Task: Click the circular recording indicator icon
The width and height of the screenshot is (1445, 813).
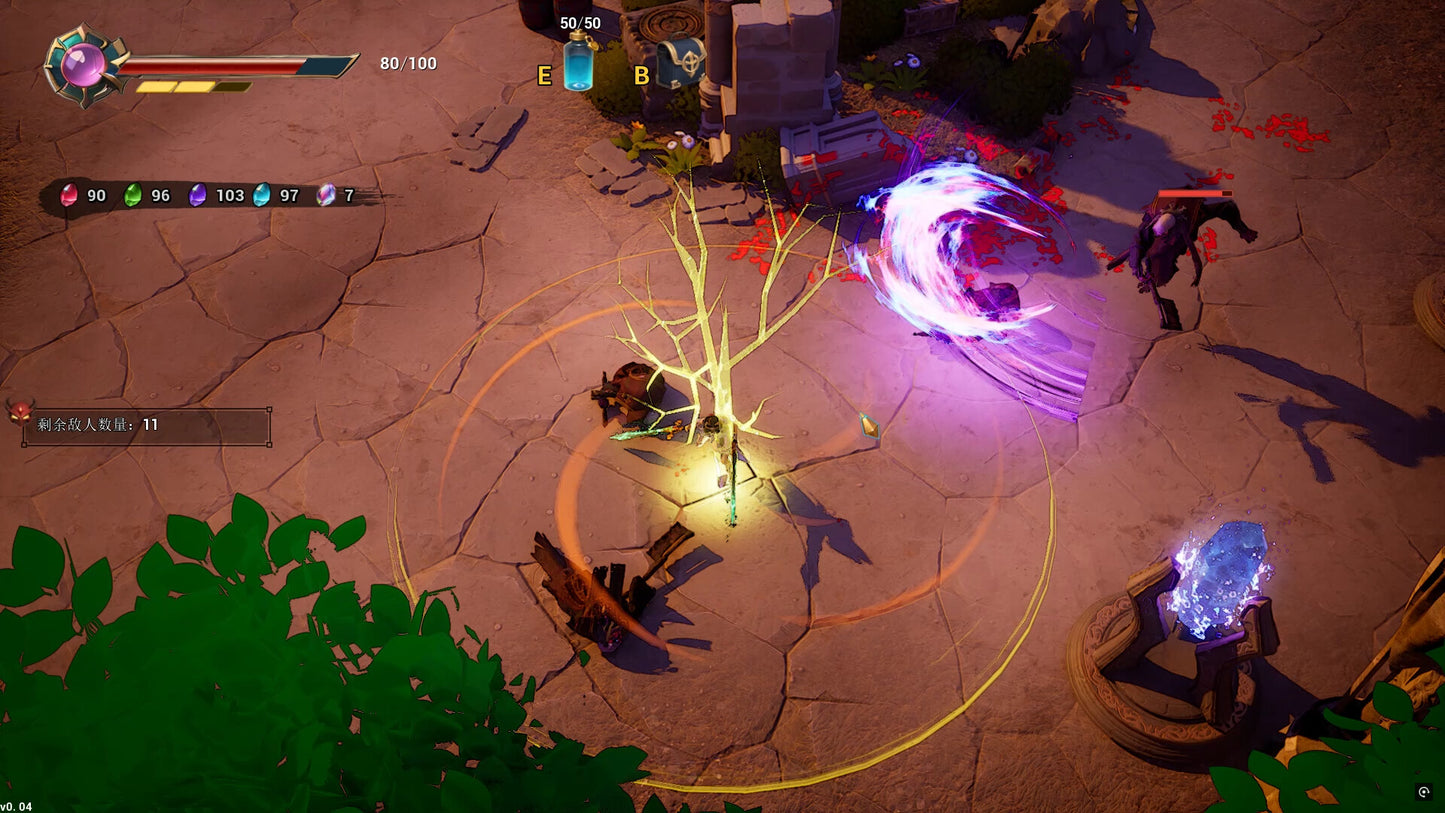Action: point(1424,792)
